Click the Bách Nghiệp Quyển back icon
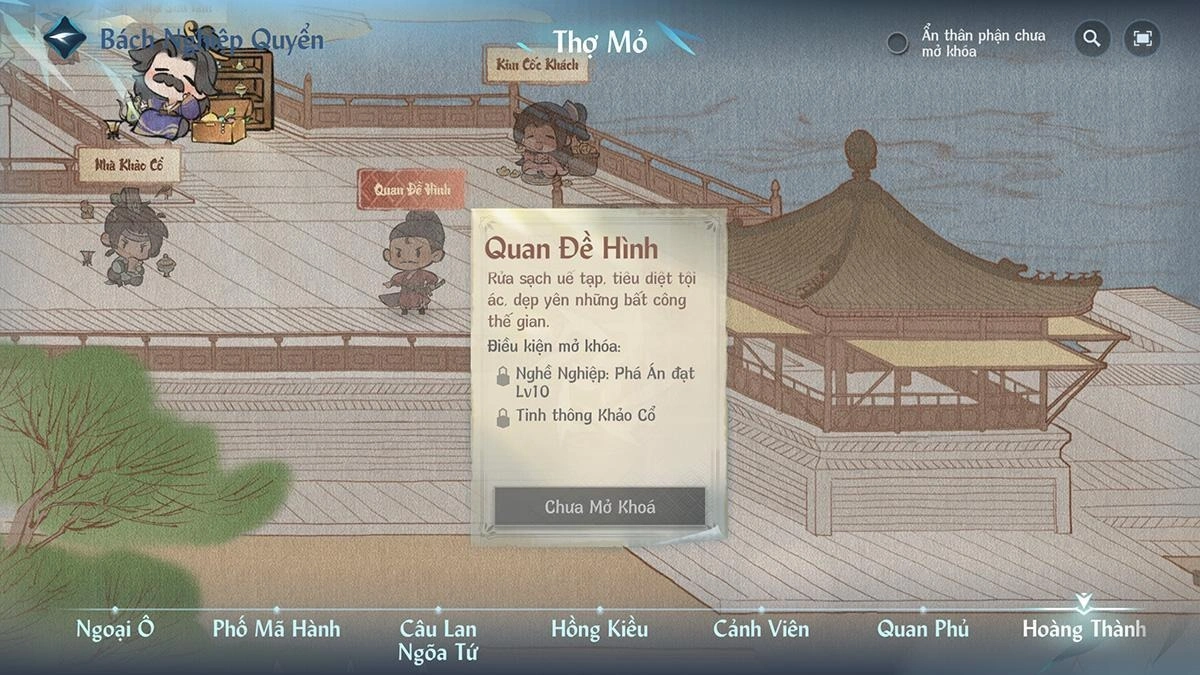 click(x=65, y=38)
